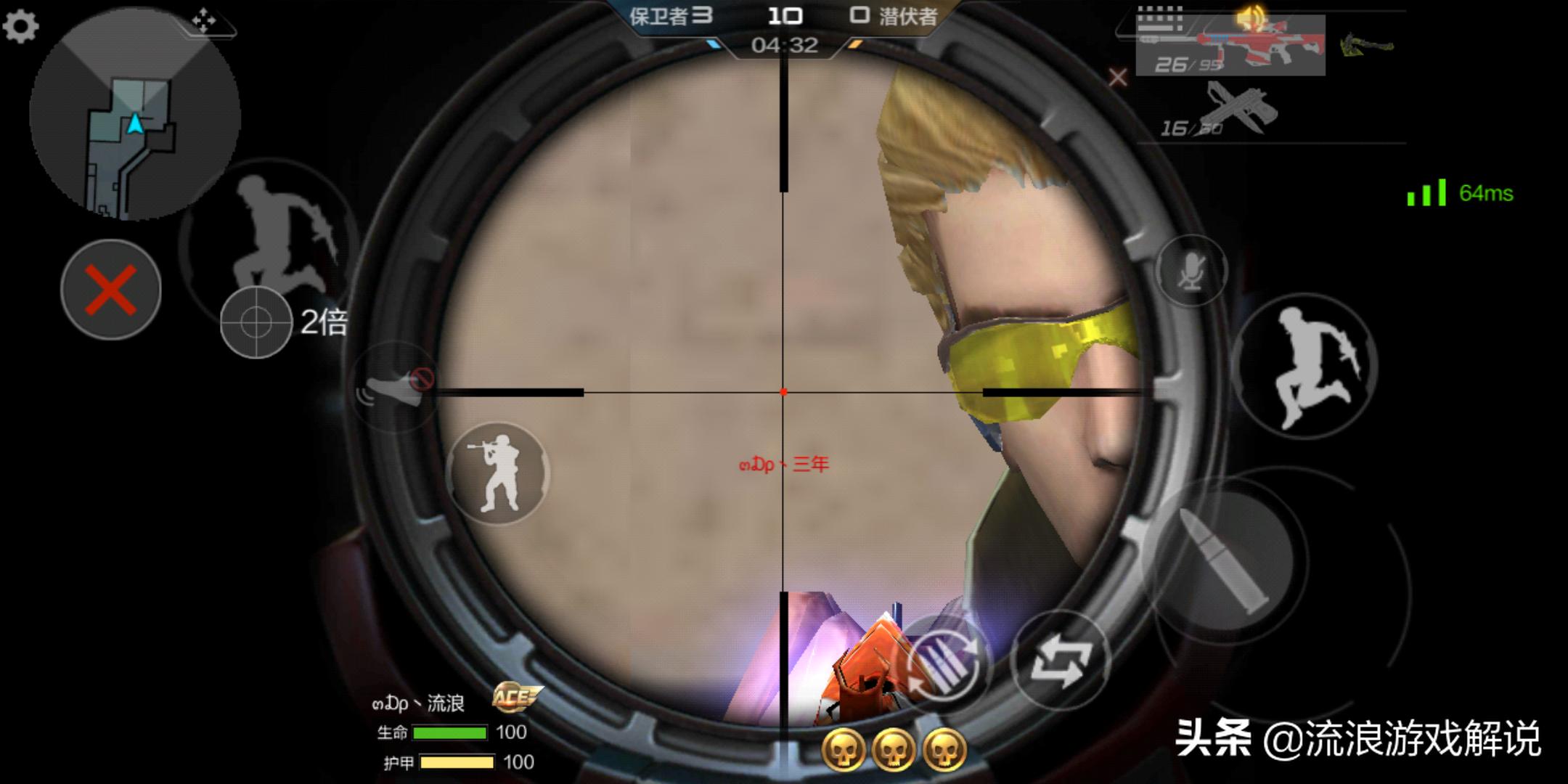Tap the red X button
Viewport: 1568px width, 784px height.
click(x=110, y=290)
